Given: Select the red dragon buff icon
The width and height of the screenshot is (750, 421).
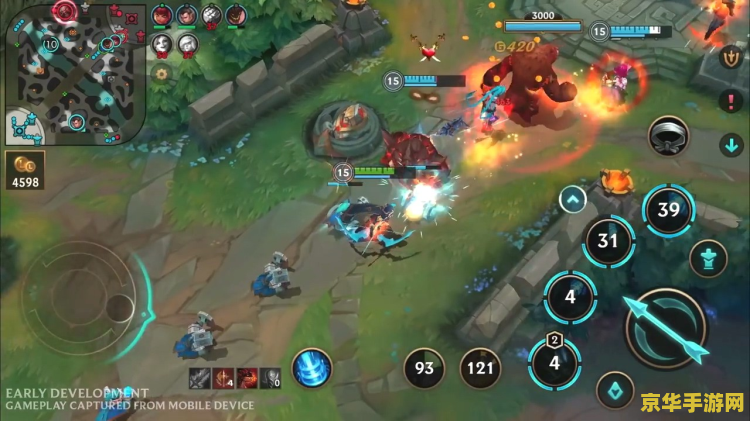Looking at the screenshot, I should click(x=246, y=377).
